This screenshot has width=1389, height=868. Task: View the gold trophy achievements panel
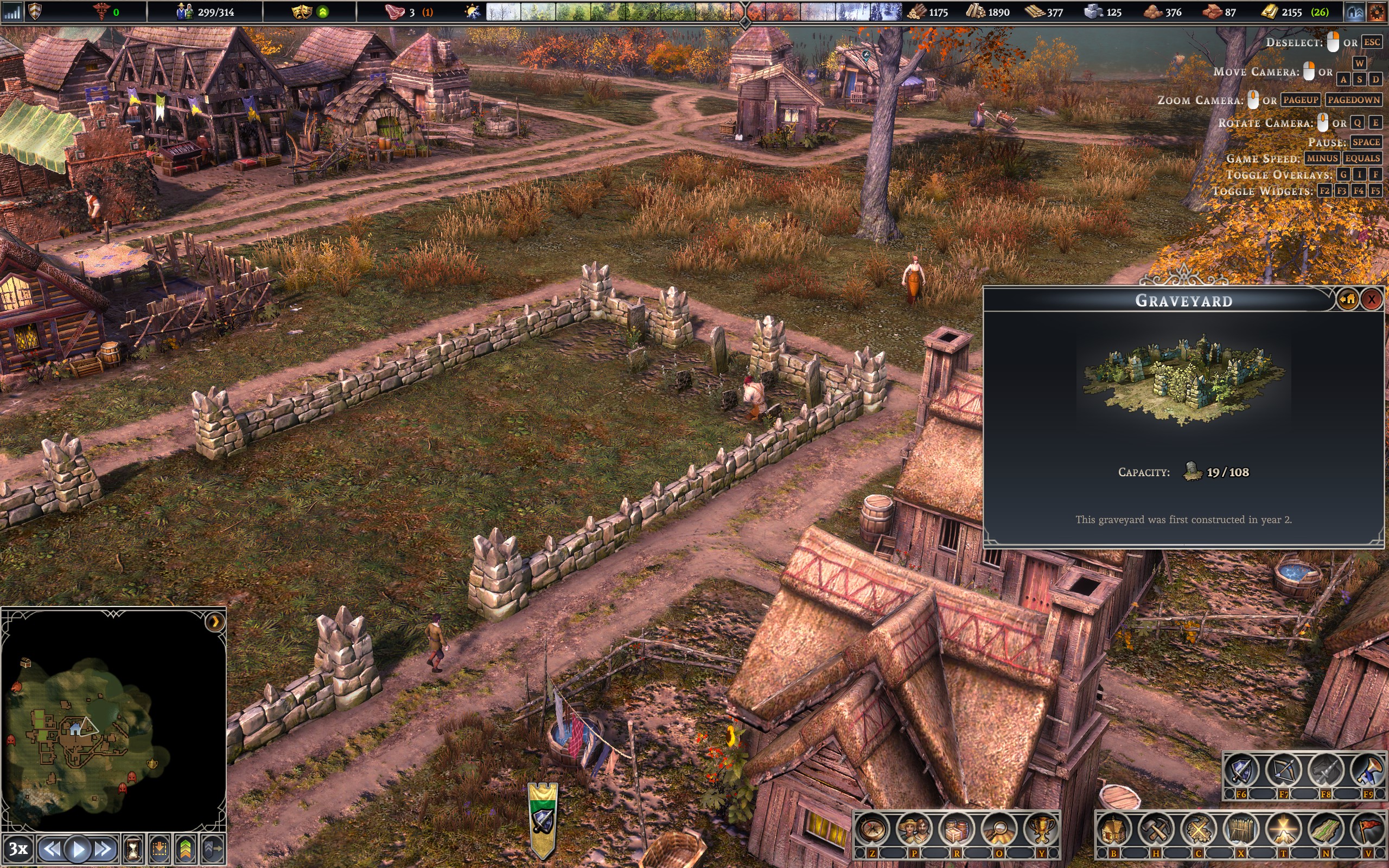click(1041, 829)
